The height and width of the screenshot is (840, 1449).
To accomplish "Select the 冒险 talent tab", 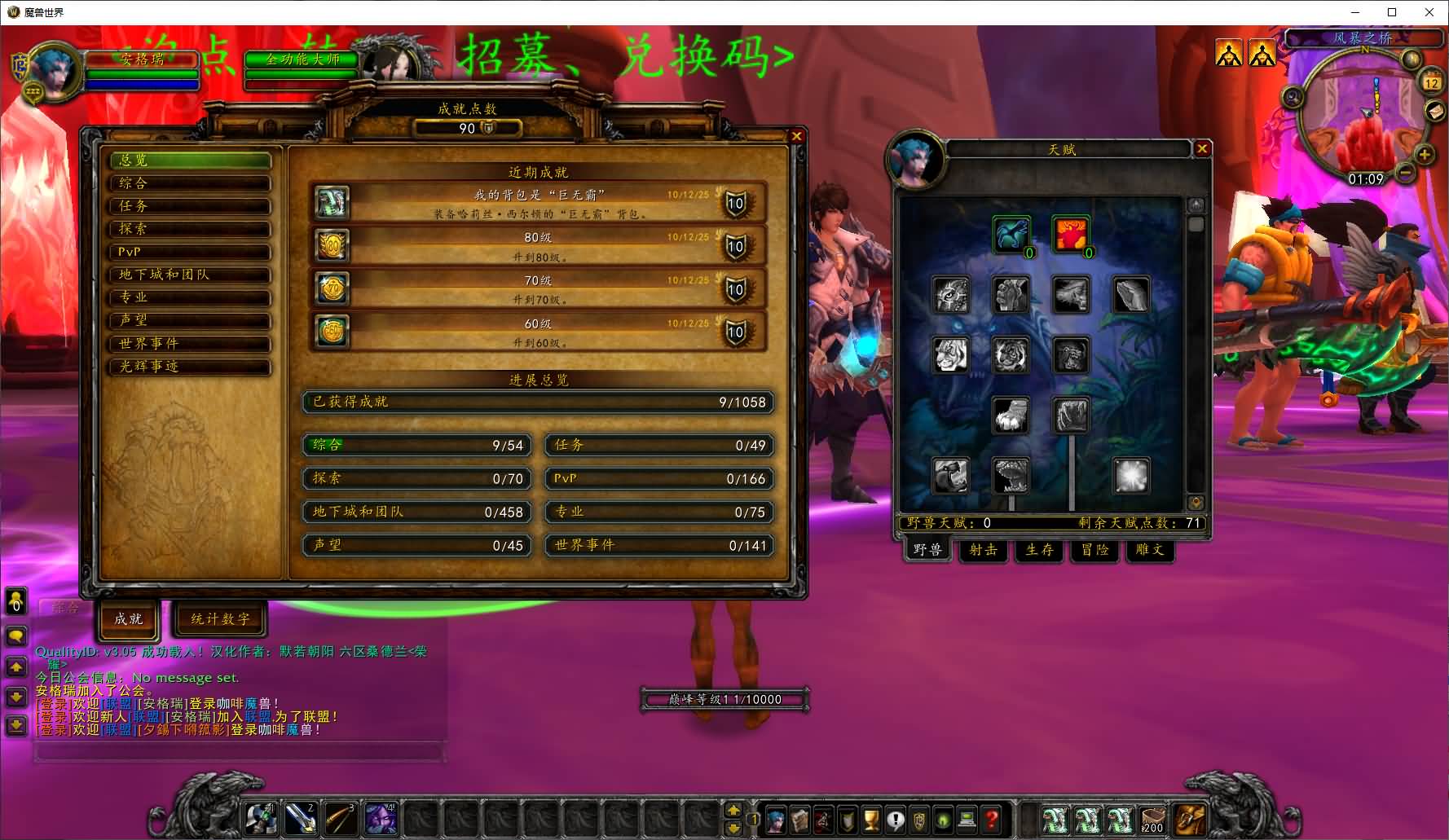I will tap(1094, 550).
